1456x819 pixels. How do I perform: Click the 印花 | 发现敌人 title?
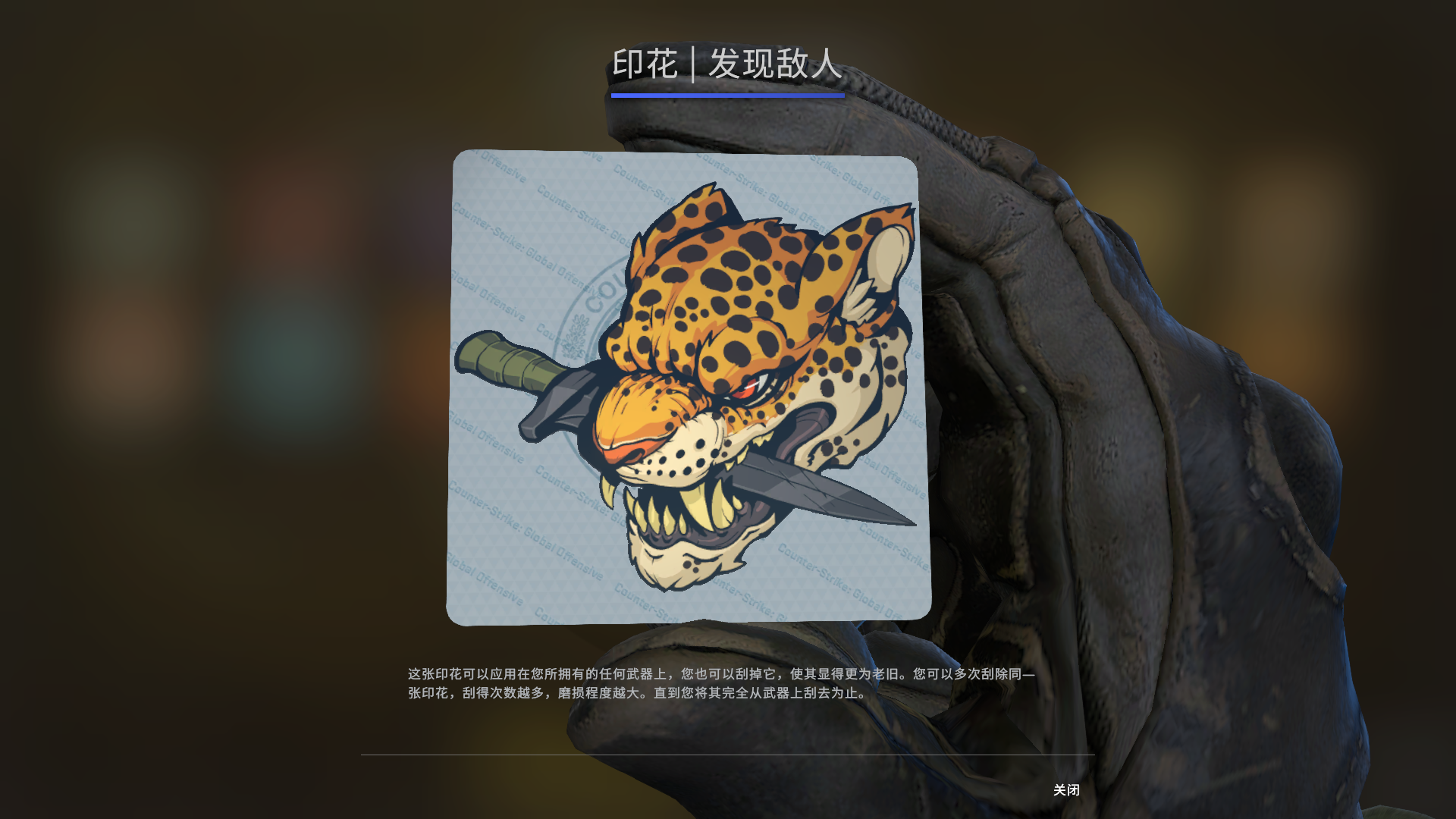728,65
